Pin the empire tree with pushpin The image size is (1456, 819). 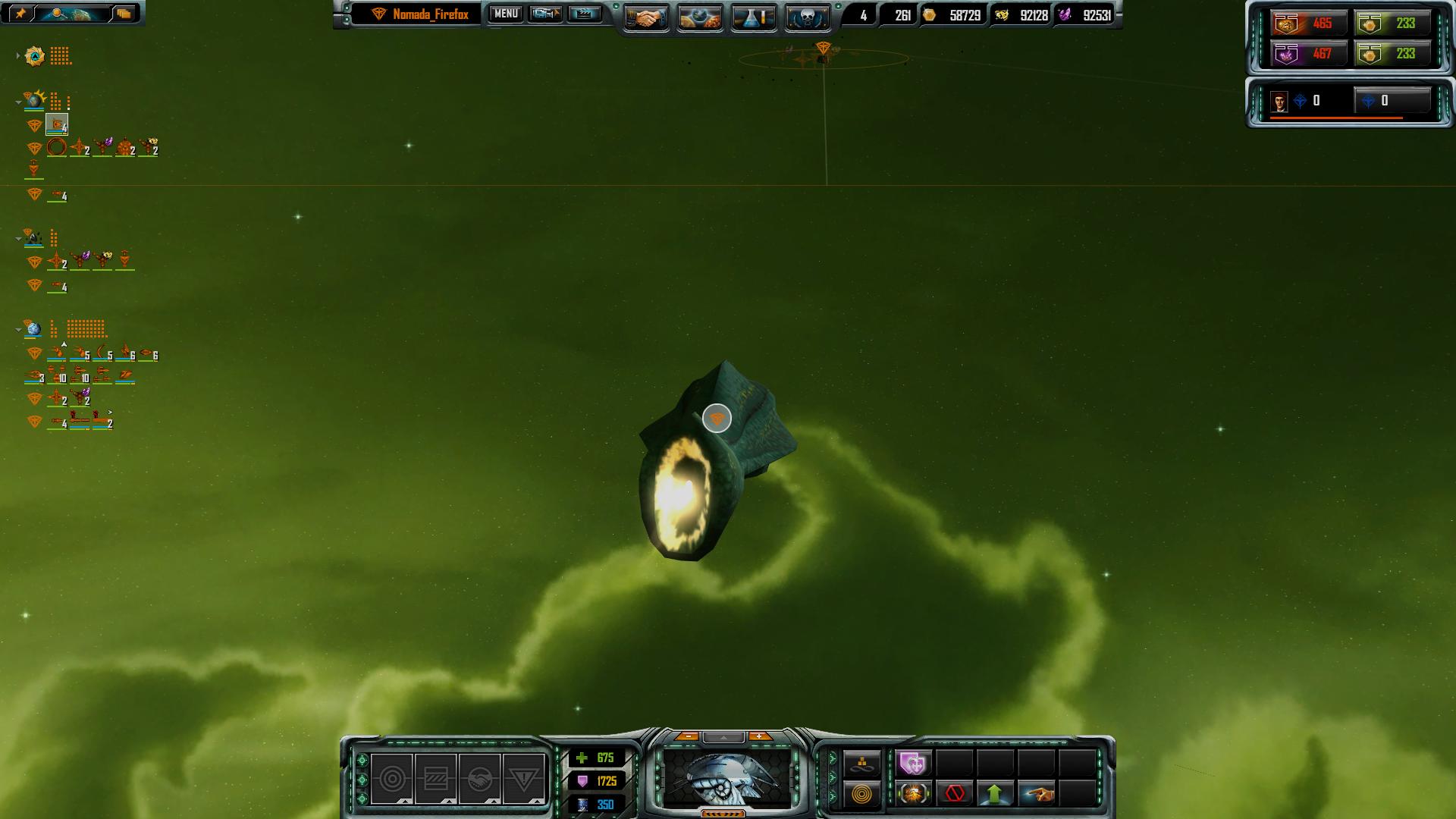pyautogui.click(x=20, y=14)
